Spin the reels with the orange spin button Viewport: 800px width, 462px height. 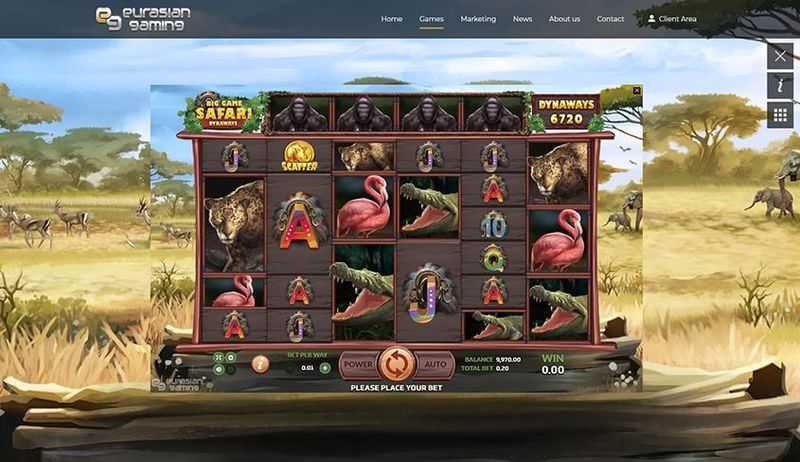point(395,363)
